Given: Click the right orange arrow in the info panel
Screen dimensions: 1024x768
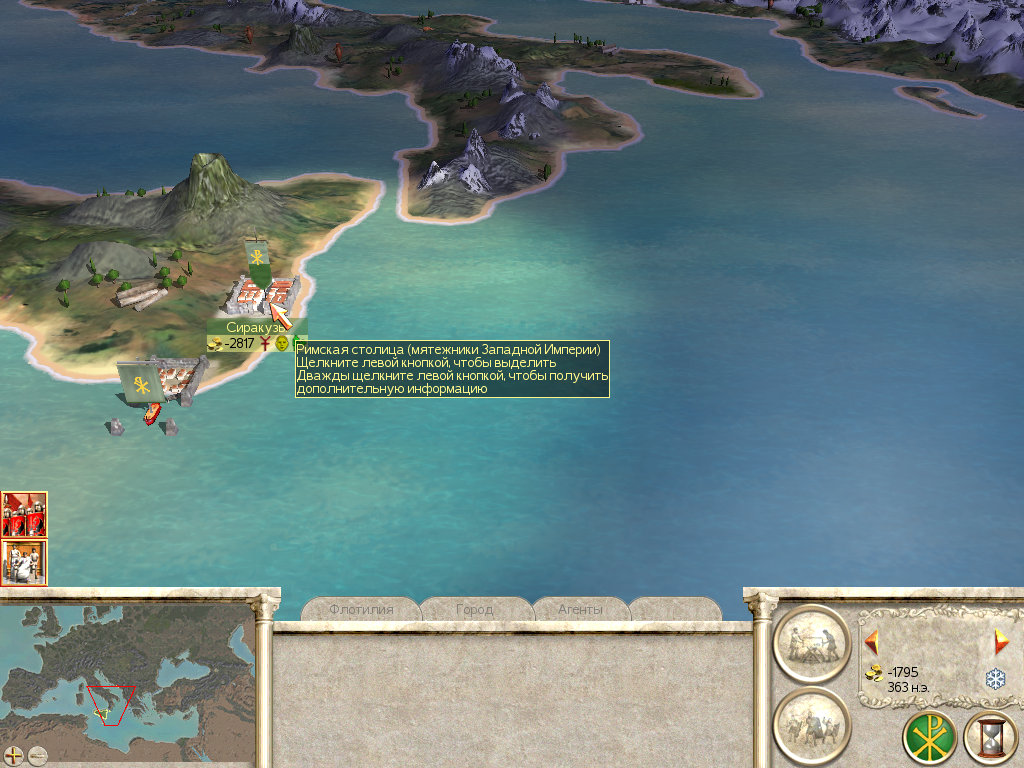Looking at the screenshot, I should tap(1001, 642).
